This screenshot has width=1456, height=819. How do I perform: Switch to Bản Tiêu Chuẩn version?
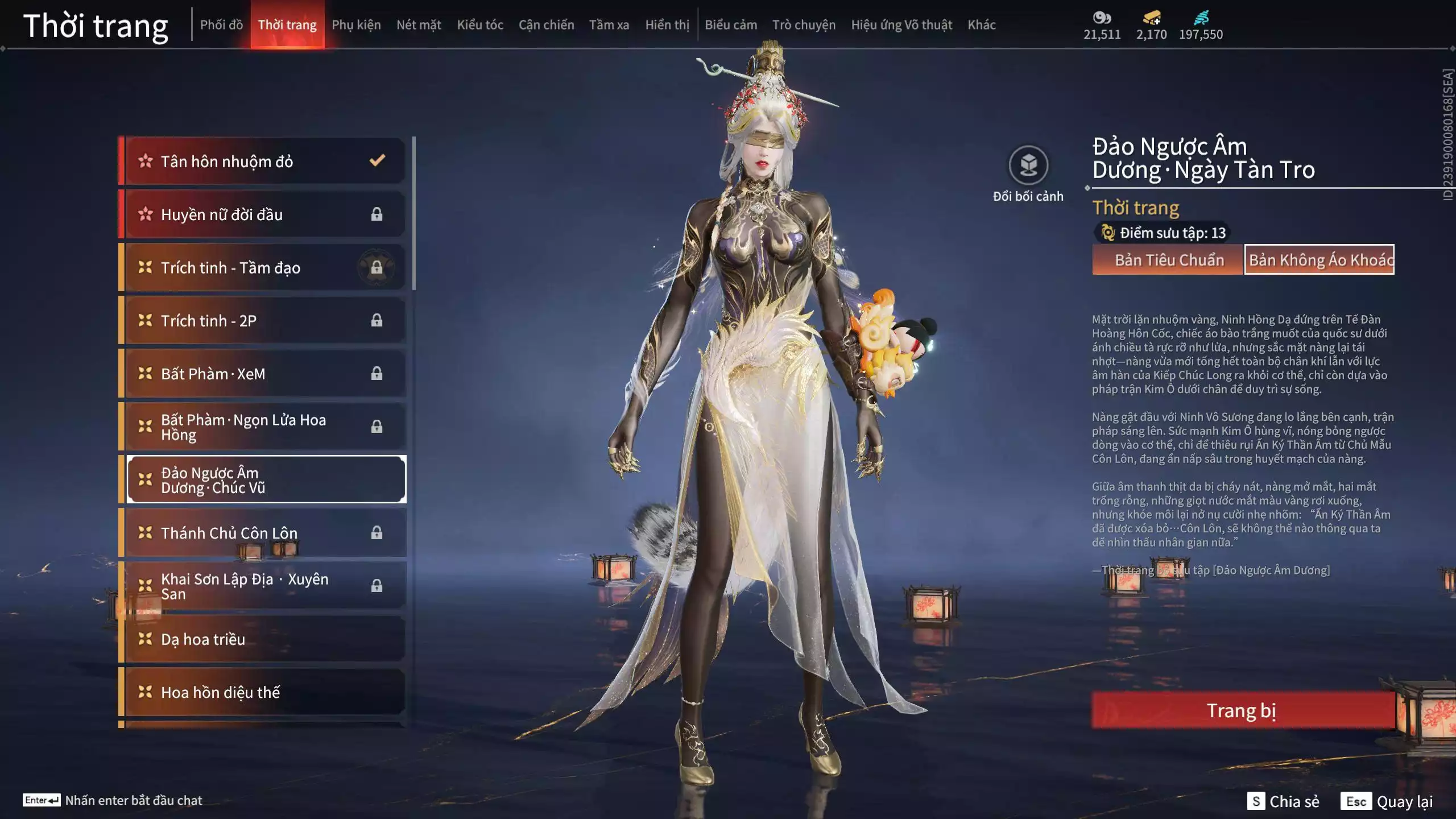1169,260
